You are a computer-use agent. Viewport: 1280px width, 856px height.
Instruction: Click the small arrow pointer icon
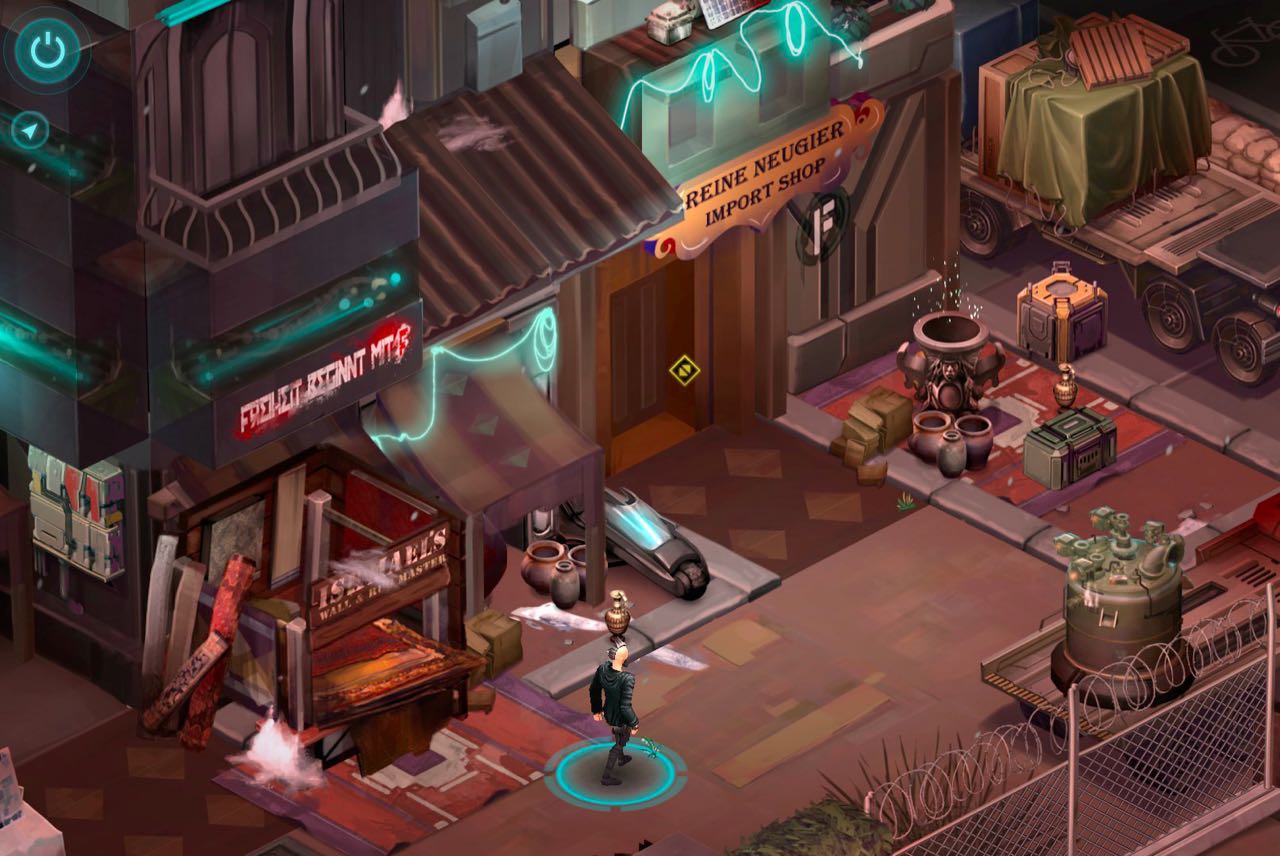pos(30,131)
